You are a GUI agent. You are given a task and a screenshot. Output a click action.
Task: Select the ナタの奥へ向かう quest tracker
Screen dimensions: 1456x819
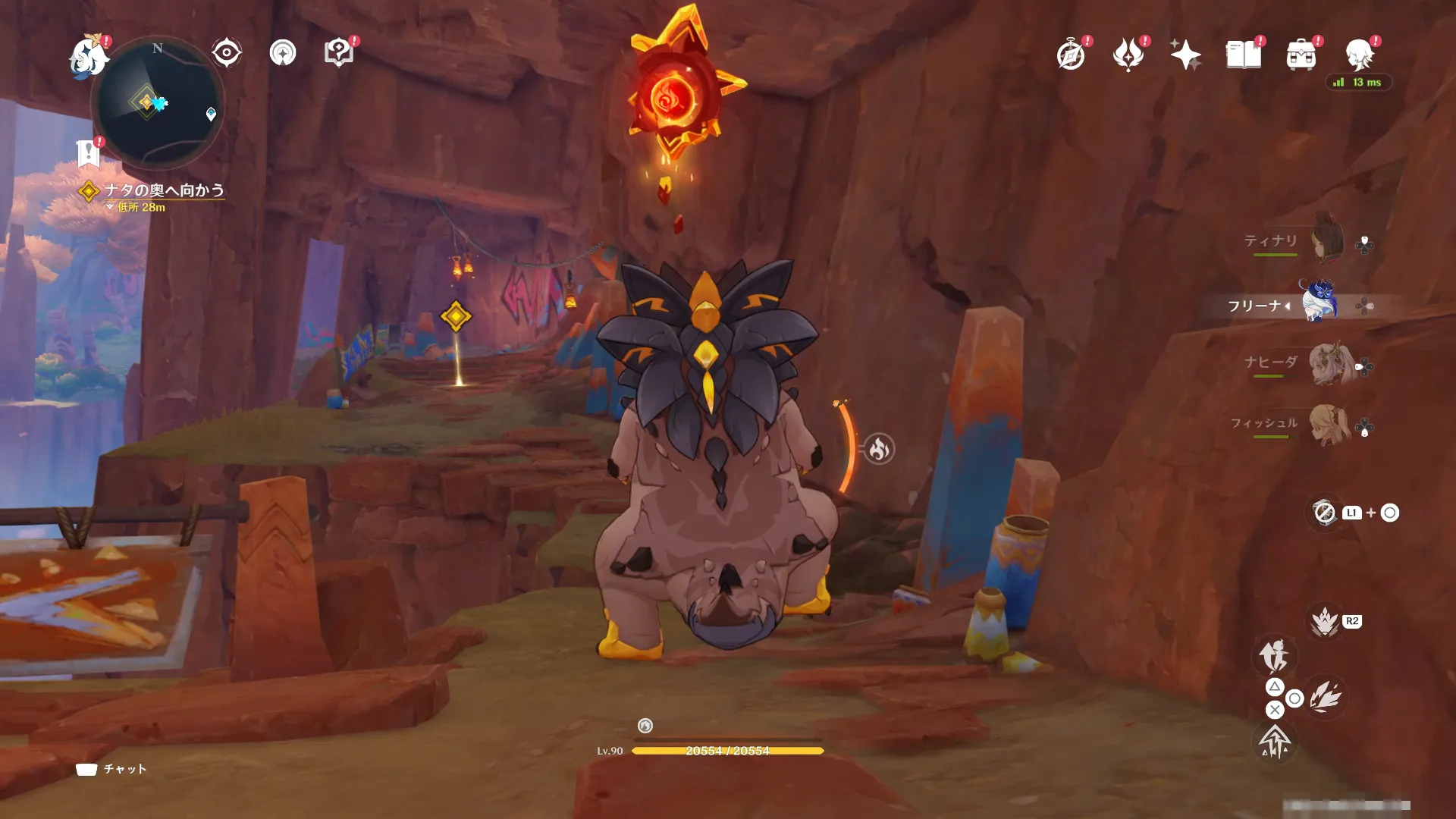pos(164,190)
